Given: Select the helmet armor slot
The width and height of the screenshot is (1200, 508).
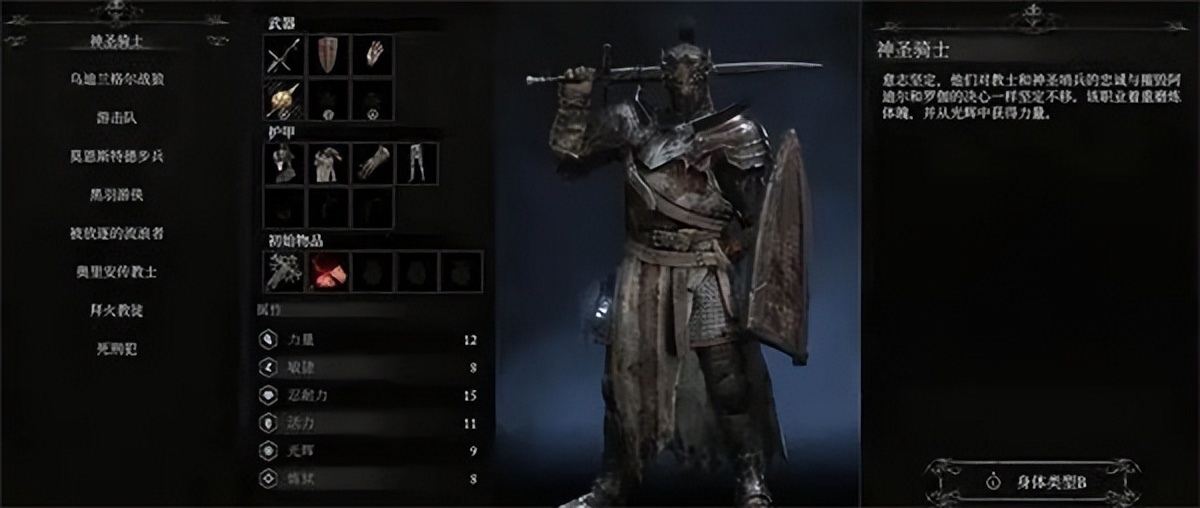Looking at the screenshot, I should tap(284, 163).
